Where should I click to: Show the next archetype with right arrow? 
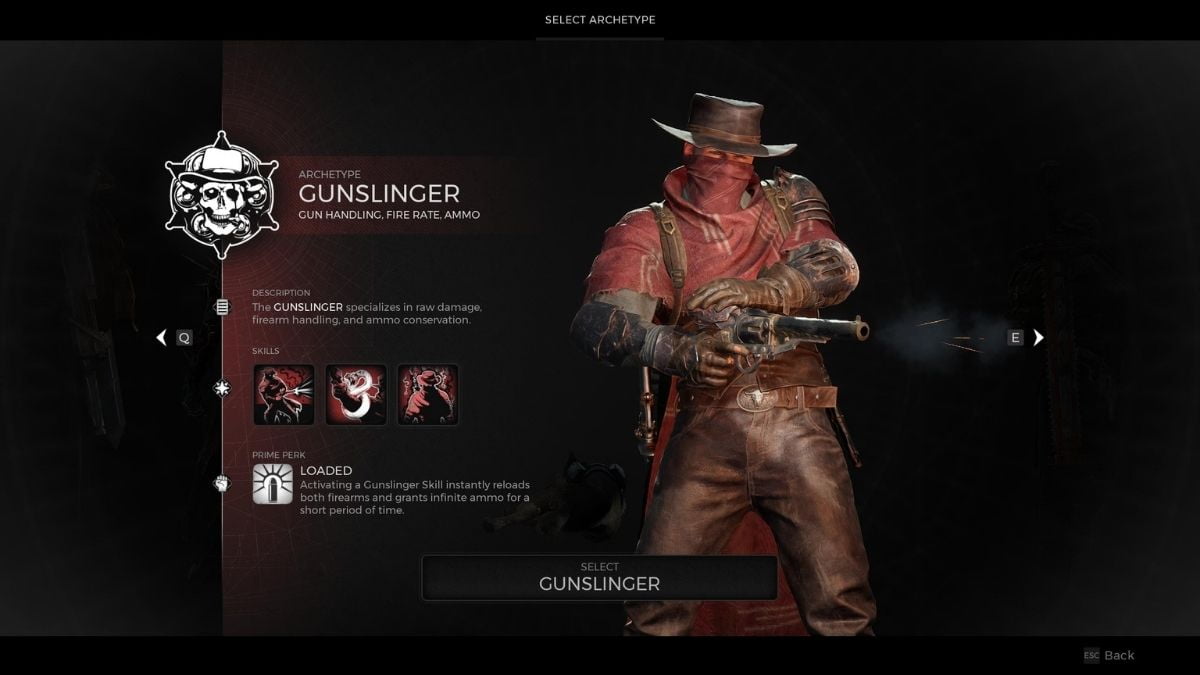(x=1038, y=338)
